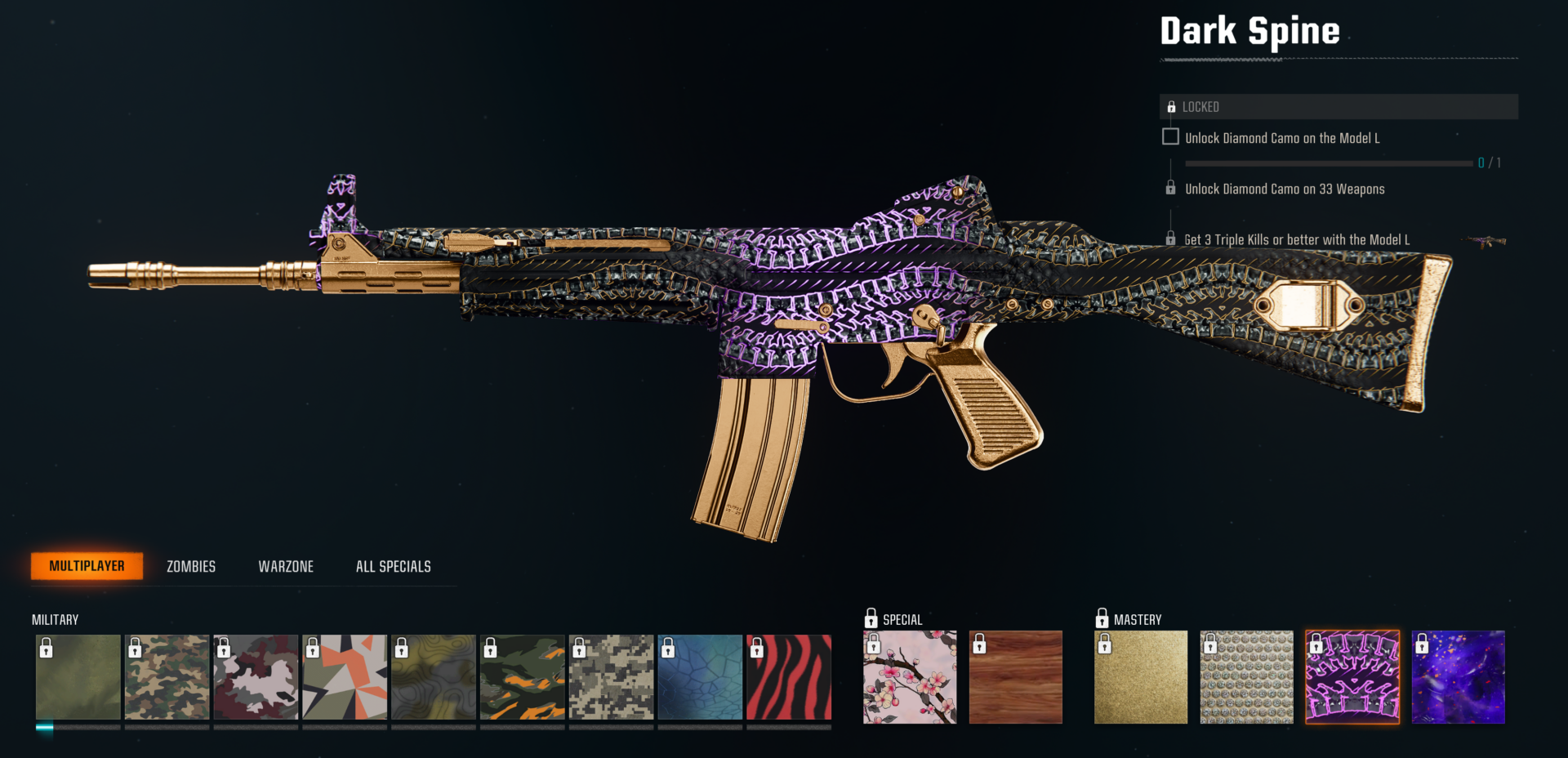Select the orange geometric shard camo
Viewport: 1568px width, 758px height.
coord(345,677)
